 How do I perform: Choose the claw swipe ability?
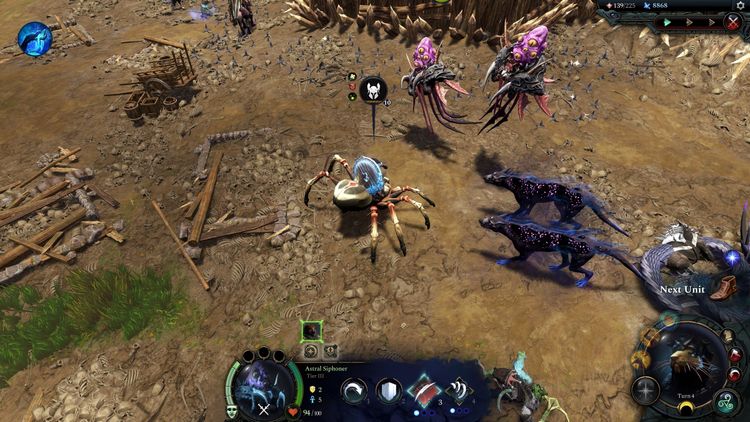(x=457, y=390)
